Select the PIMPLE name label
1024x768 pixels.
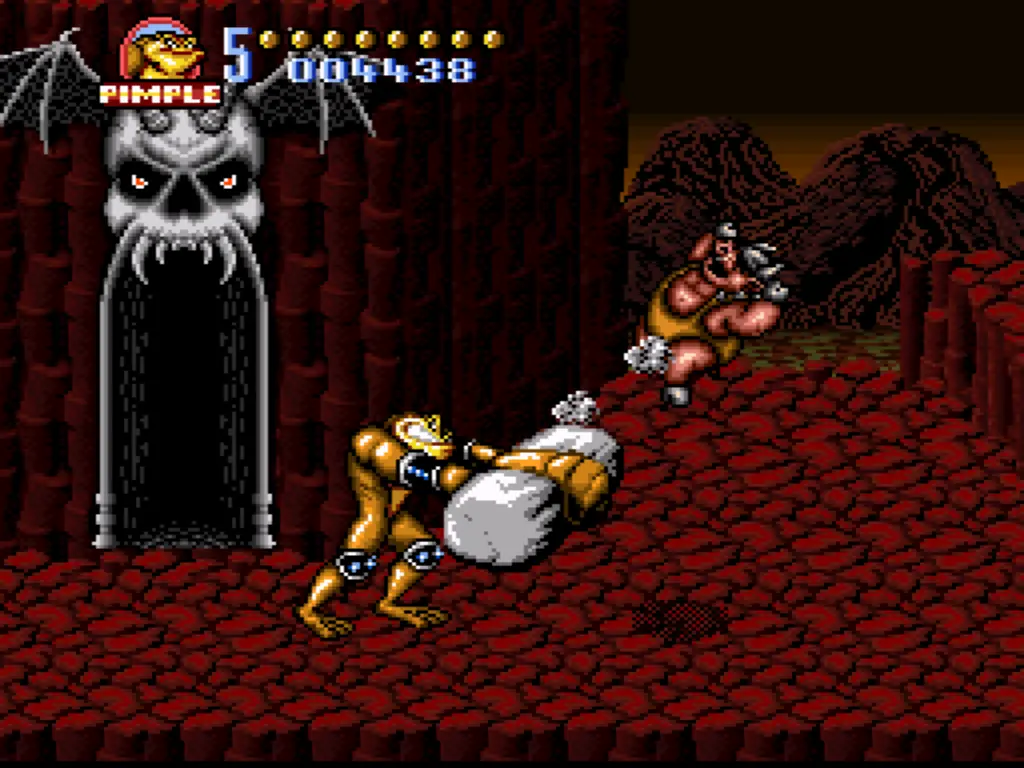click(160, 94)
